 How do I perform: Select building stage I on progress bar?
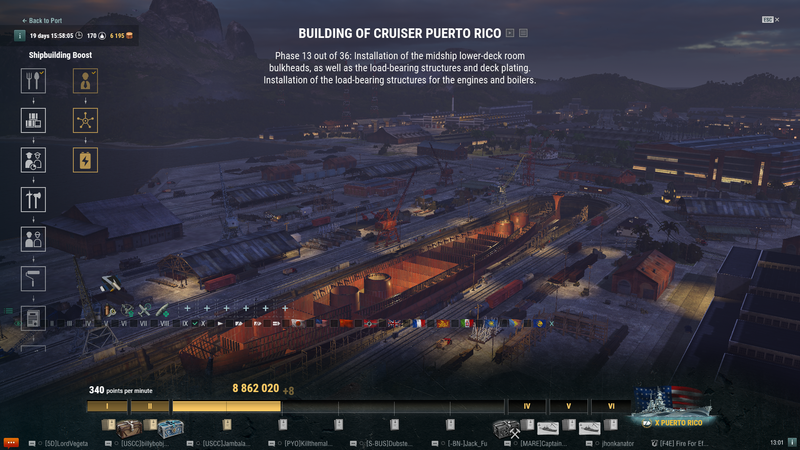tap(106, 406)
